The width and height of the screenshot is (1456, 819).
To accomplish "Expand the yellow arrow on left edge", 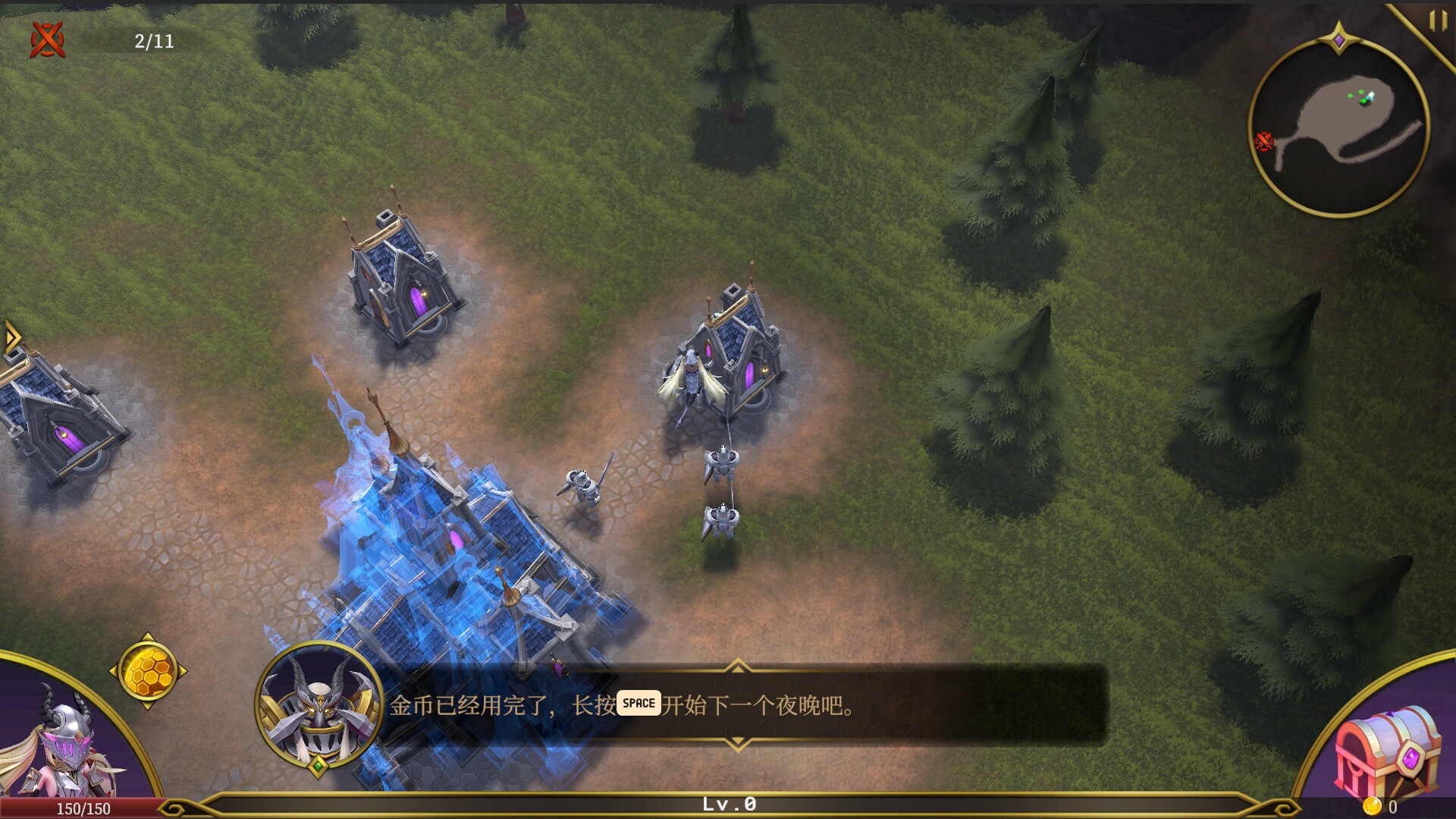I will (11, 337).
